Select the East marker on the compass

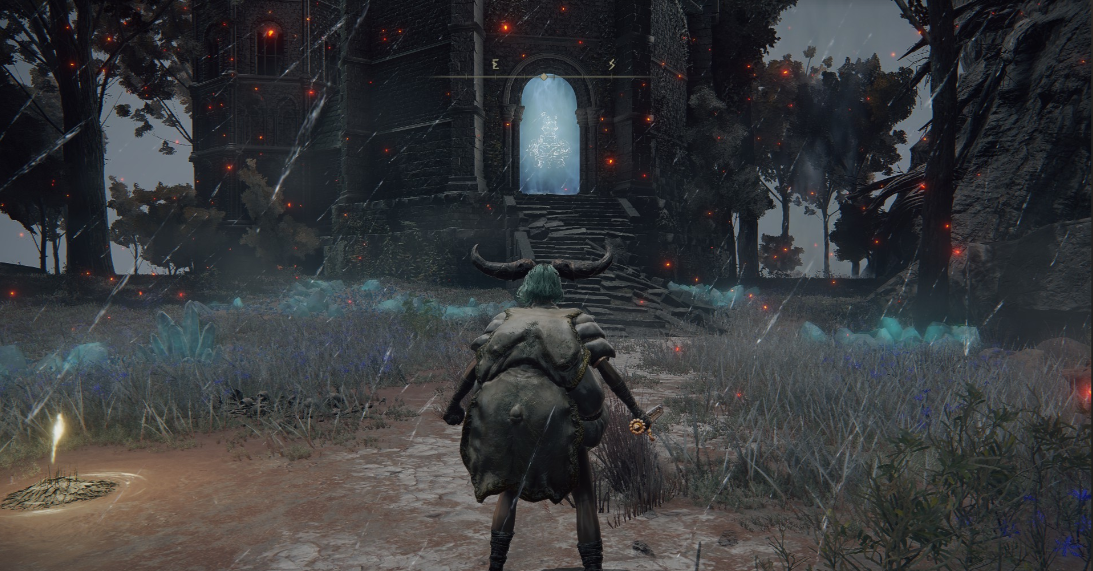coord(495,65)
